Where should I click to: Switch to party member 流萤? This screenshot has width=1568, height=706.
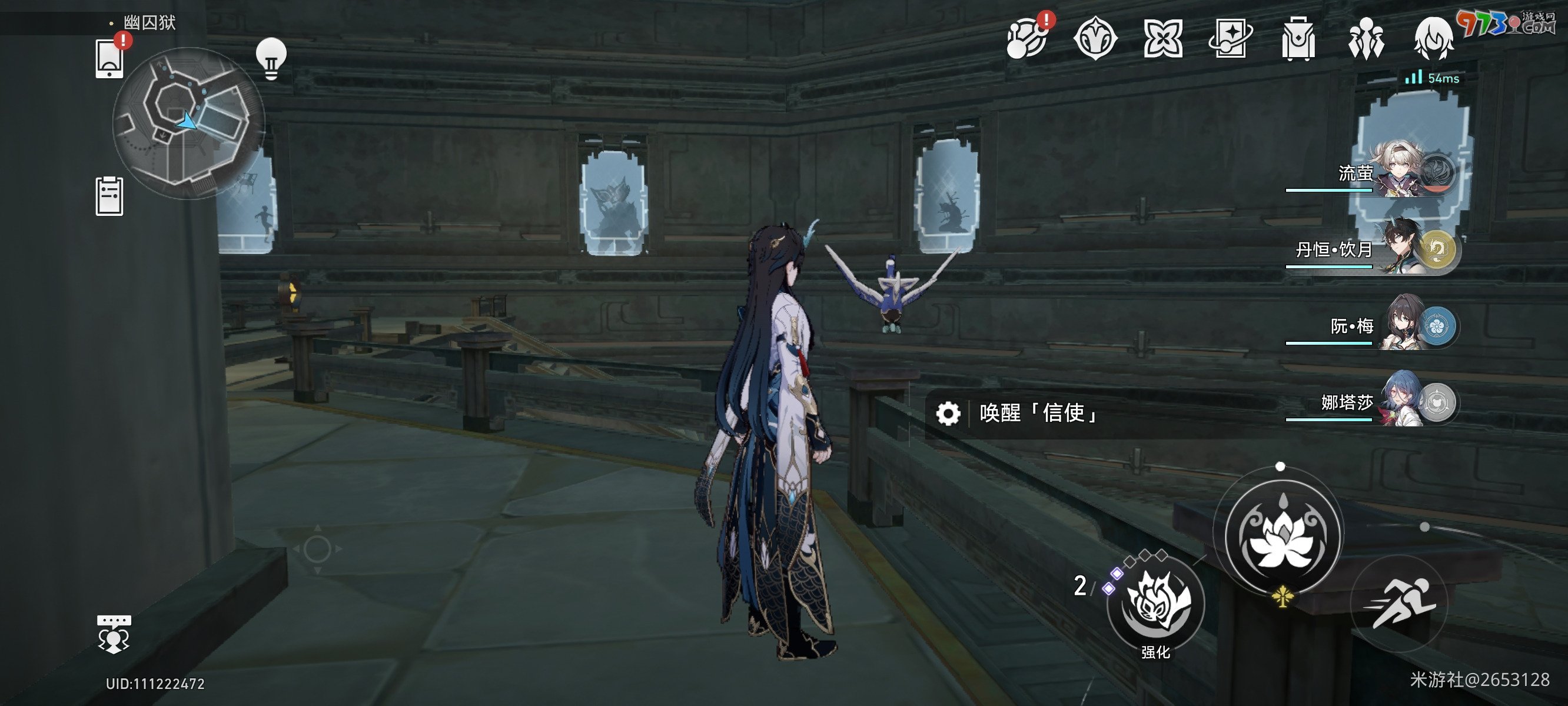1400,175
